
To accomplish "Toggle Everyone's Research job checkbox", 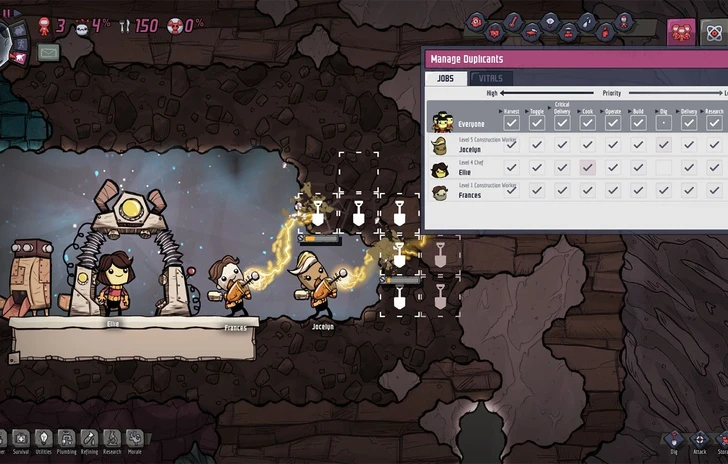I will pos(714,123).
